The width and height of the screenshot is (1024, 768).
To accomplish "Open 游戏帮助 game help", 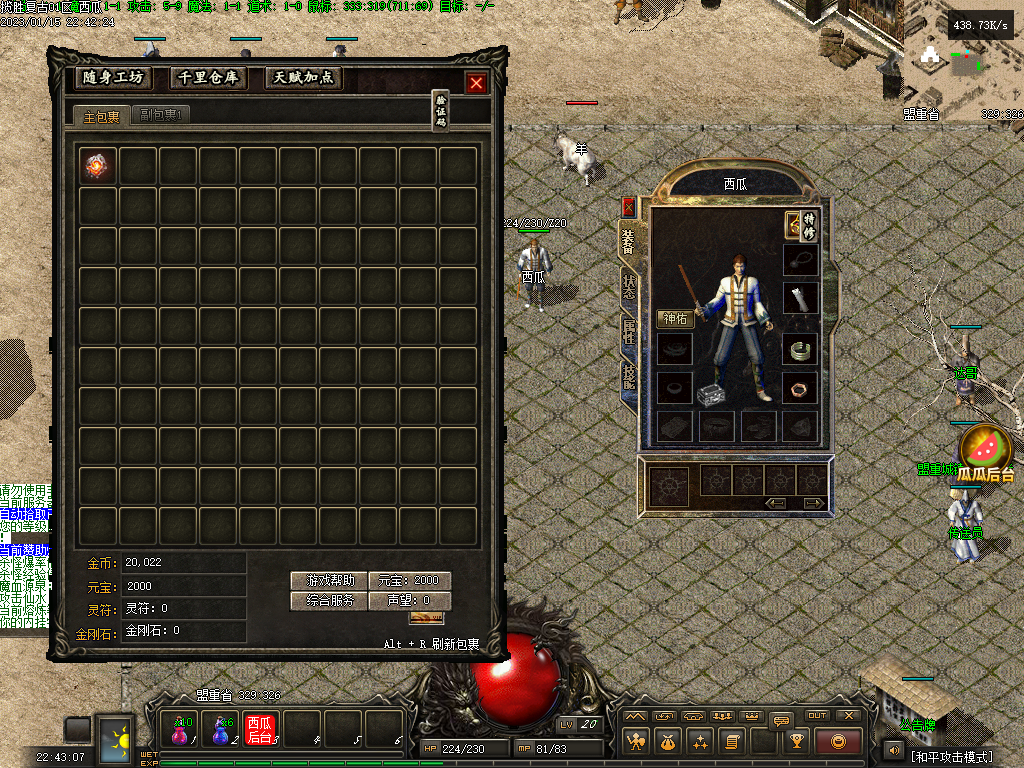I will [329, 581].
